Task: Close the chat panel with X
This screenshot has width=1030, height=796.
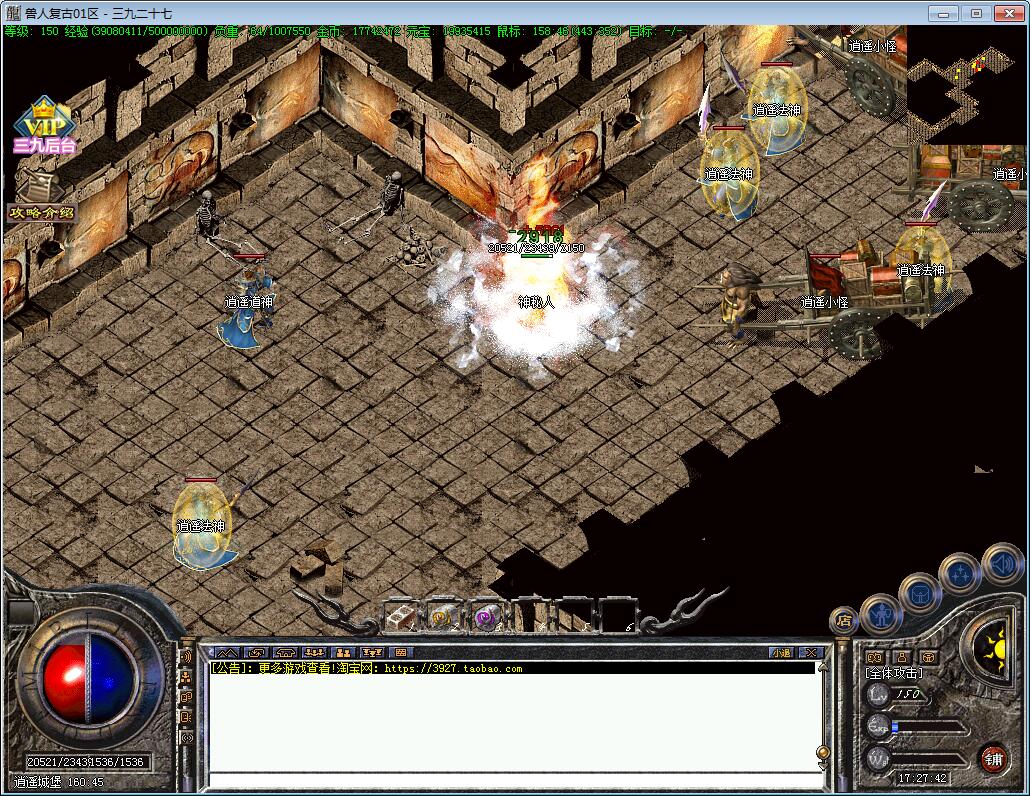Action: coord(810,652)
